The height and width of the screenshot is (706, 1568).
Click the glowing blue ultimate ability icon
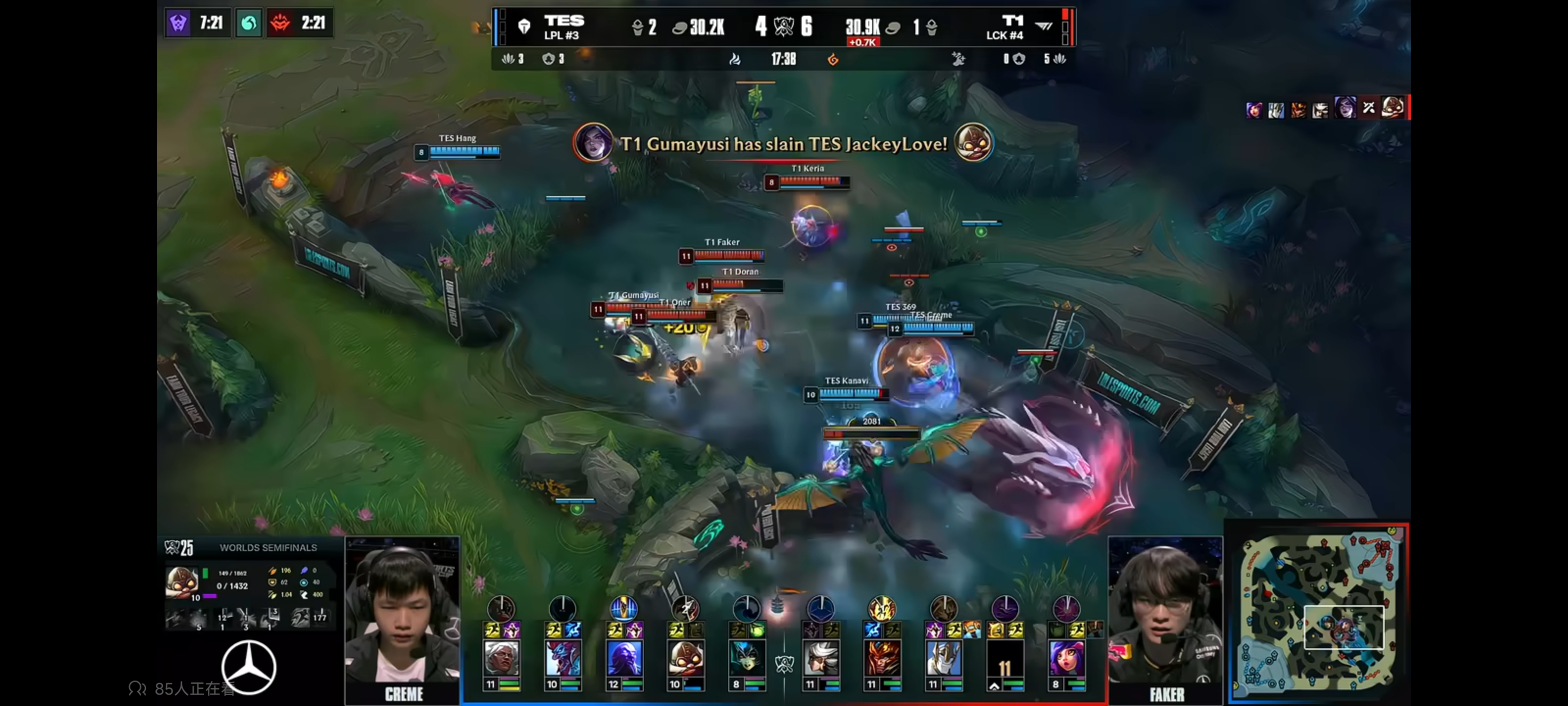point(623,608)
